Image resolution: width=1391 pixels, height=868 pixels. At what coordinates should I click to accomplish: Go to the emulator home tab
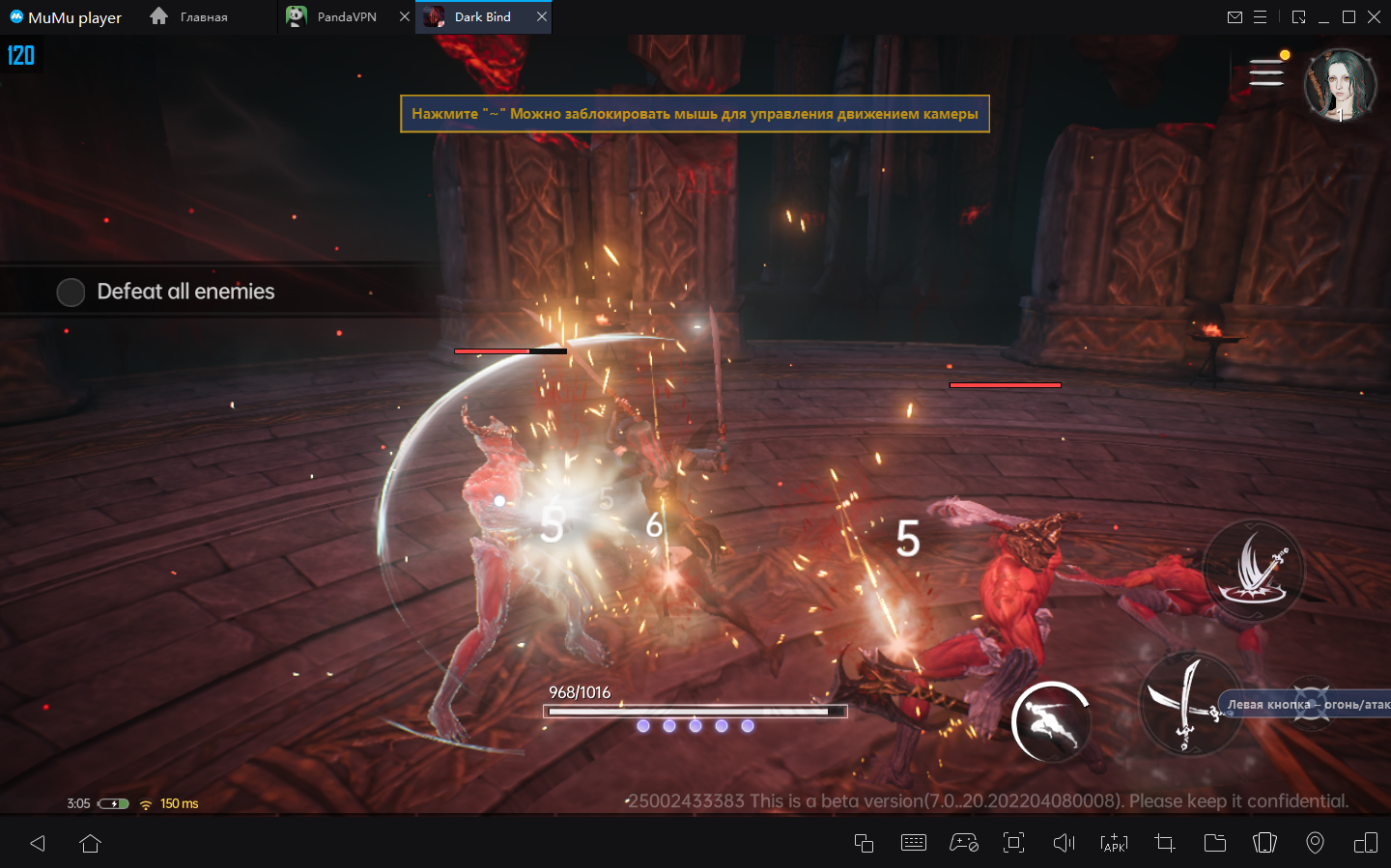coord(189,17)
